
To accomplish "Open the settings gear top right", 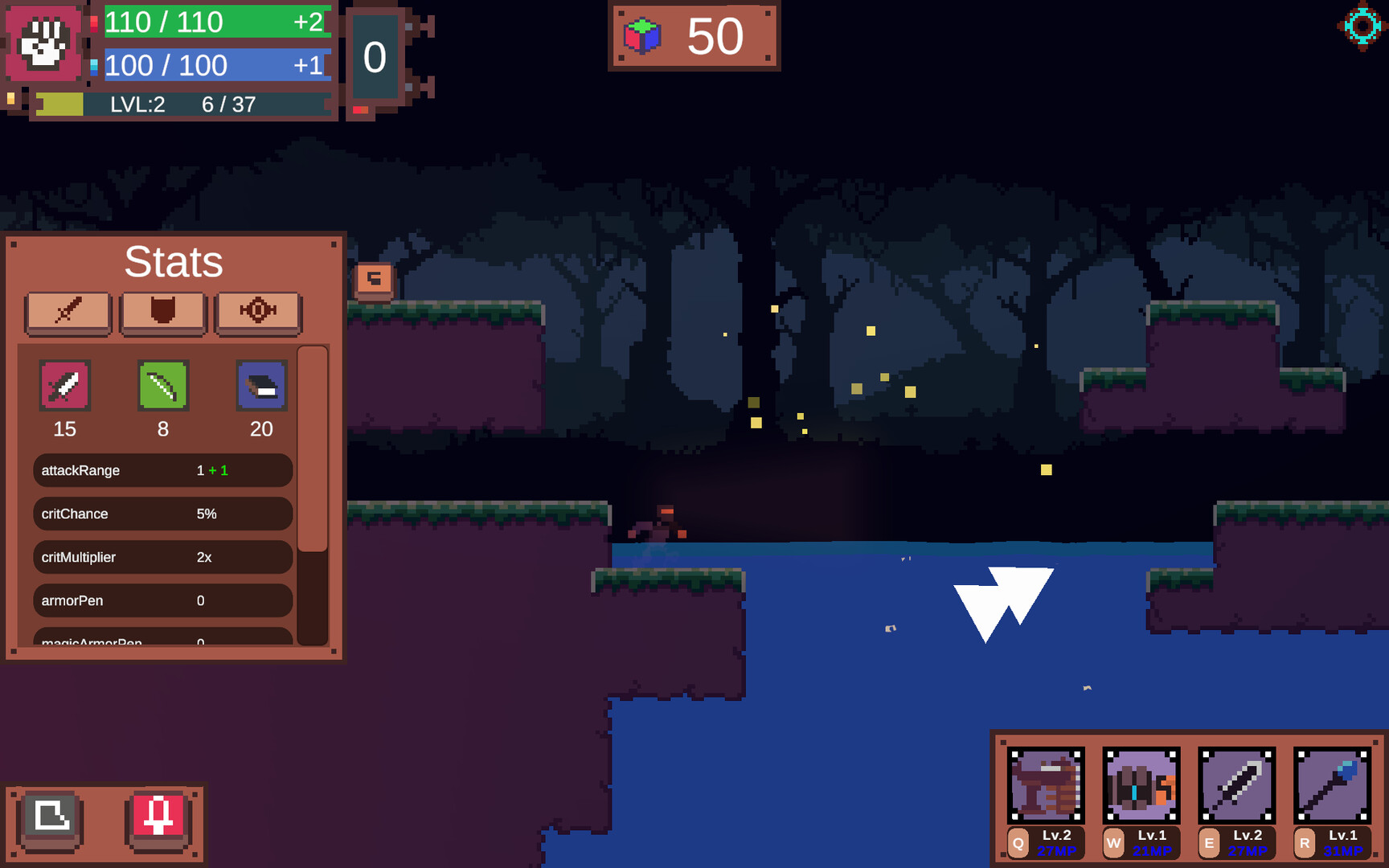I will (1360, 27).
